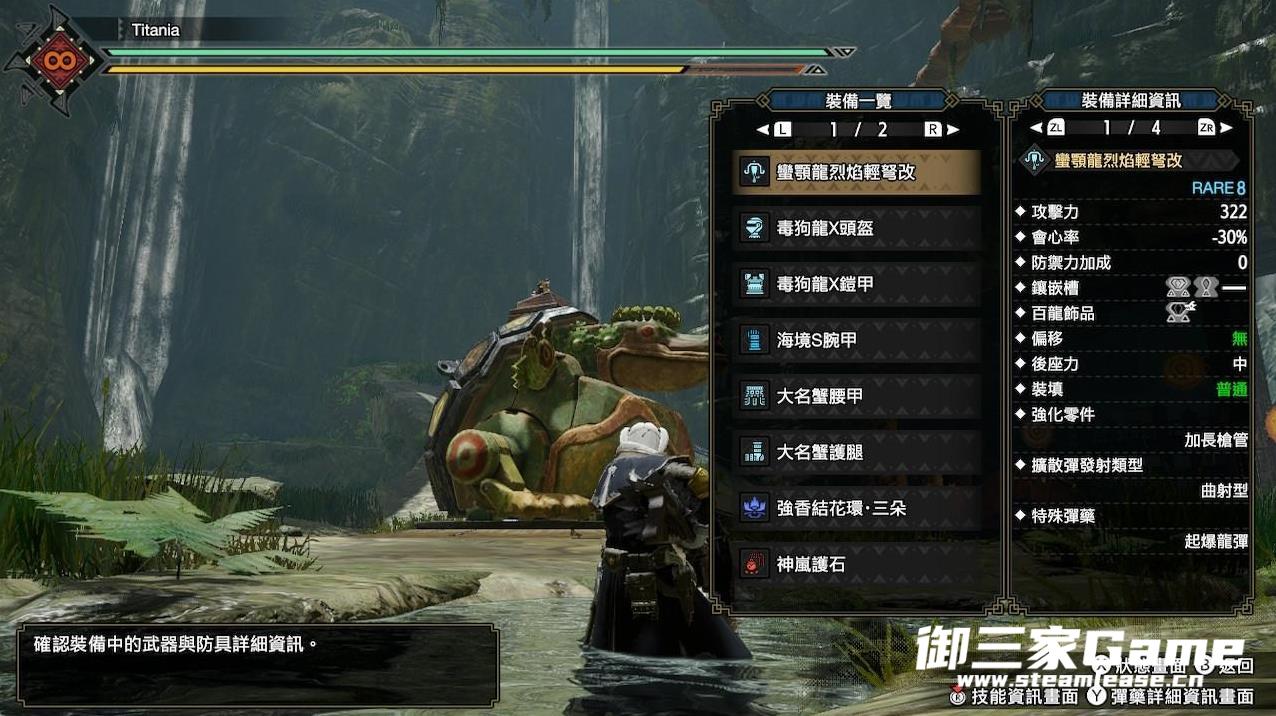Choose the 毒狗龍X頭盔 helmet entry
Image resolution: width=1276 pixels, height=716 pixels.
856,228
